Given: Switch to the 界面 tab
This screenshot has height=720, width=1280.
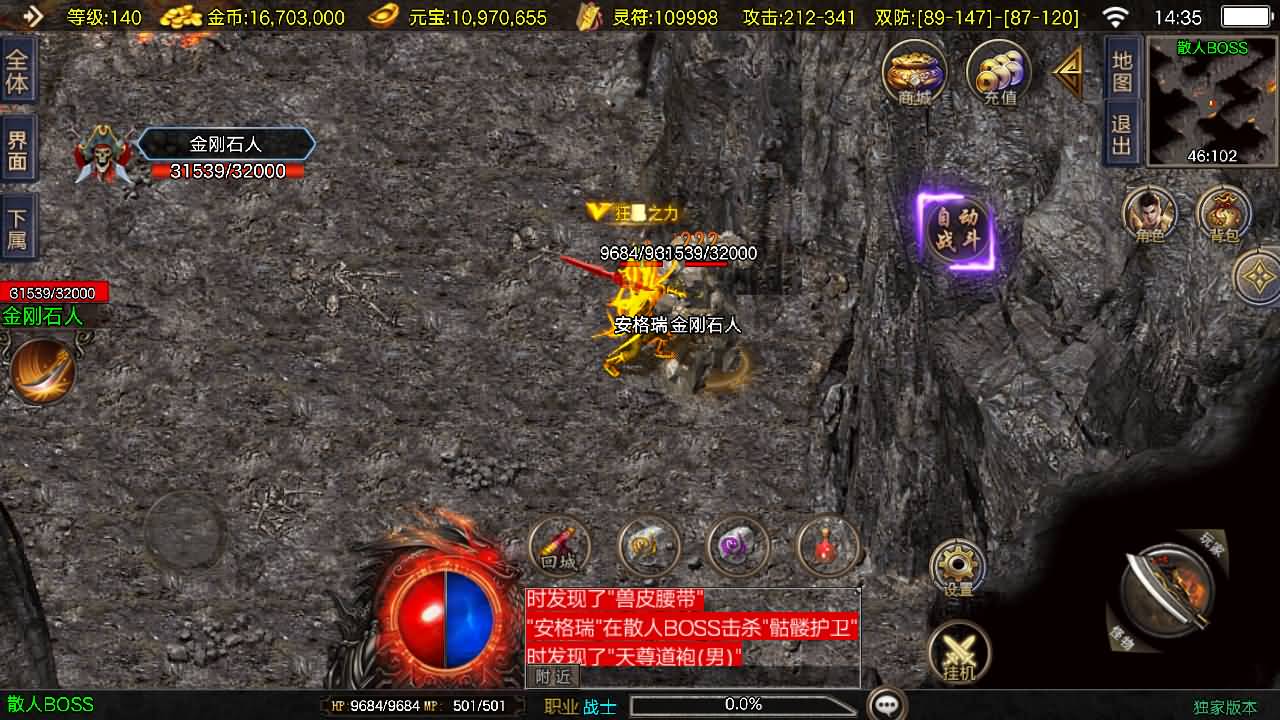Looking at the screenshot, I should pos(18,152).
